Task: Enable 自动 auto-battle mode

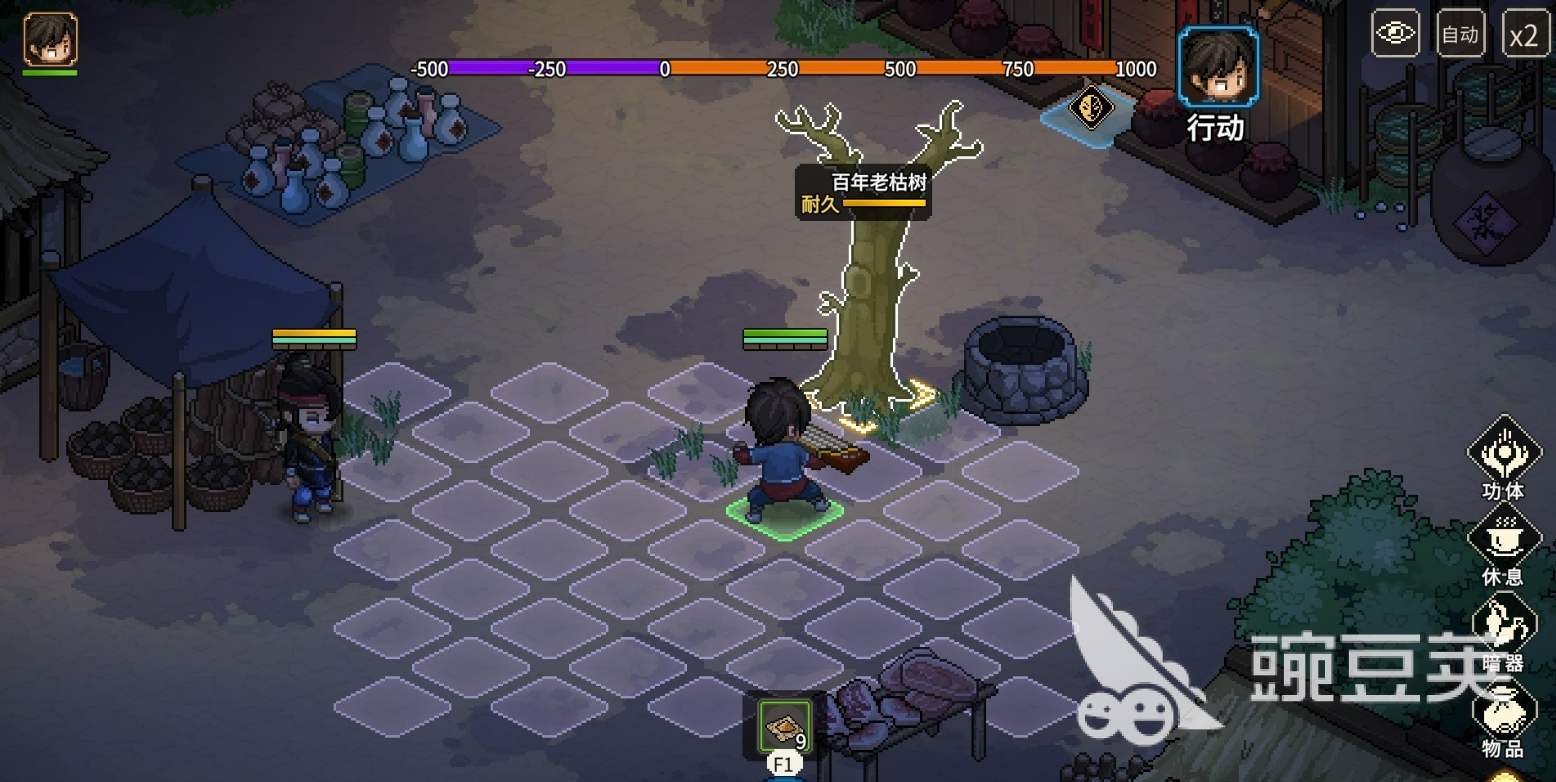Action: (1460, 35)
